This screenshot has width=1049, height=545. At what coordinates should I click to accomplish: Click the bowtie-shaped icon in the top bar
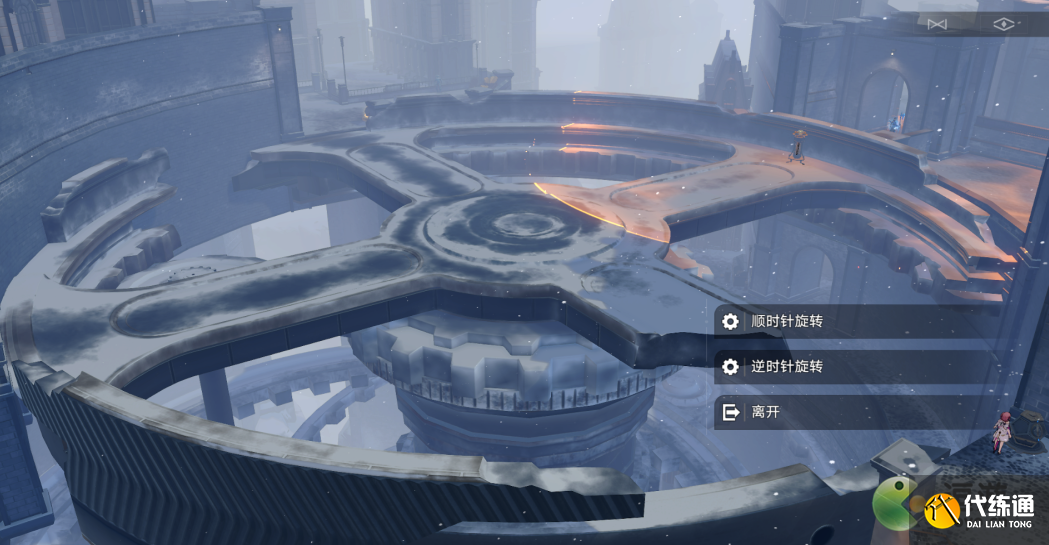pyautogui.click(x=936, y=24)
